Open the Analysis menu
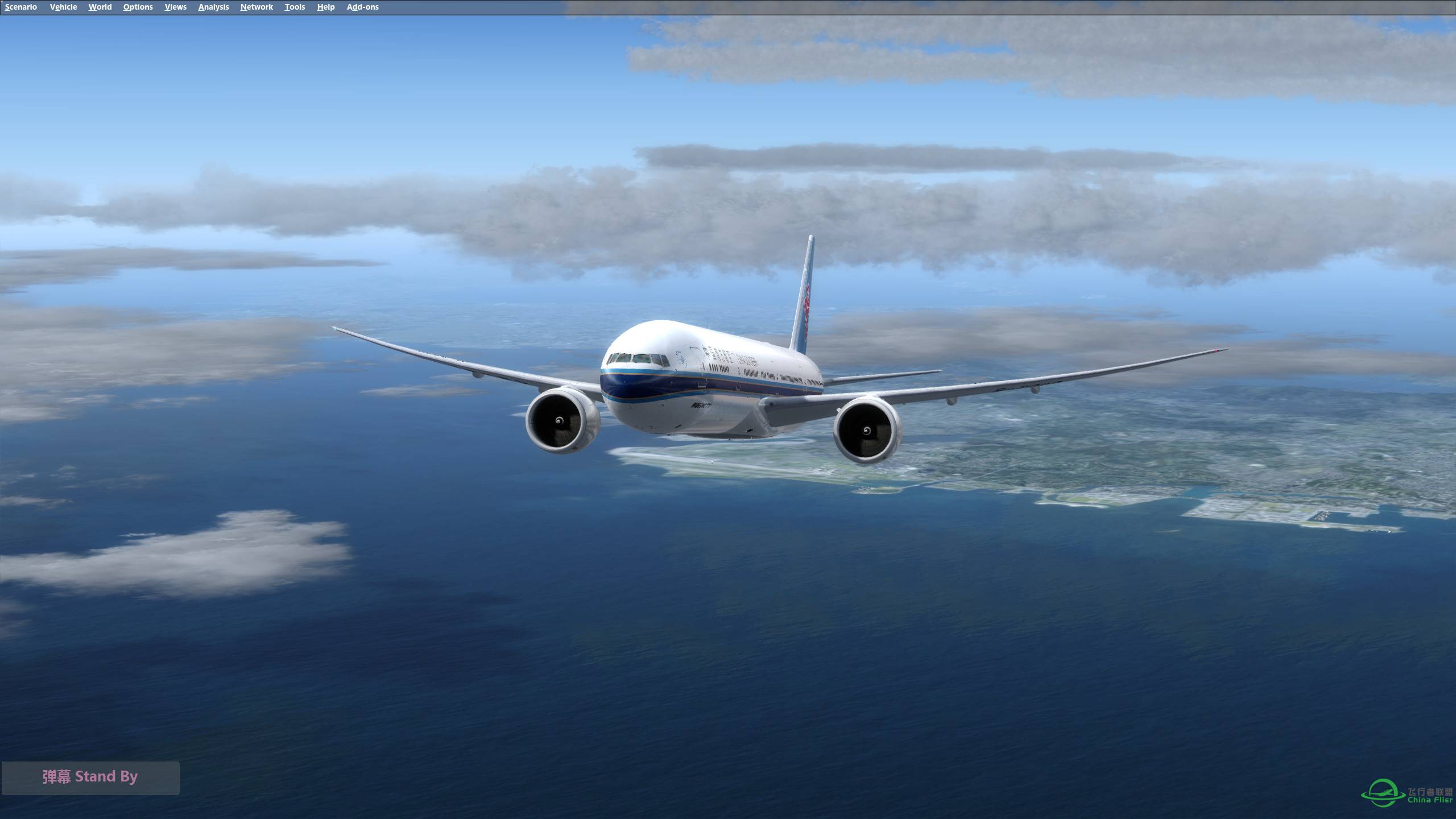This screenshot has width=1456, height=819. coord(213,7)
